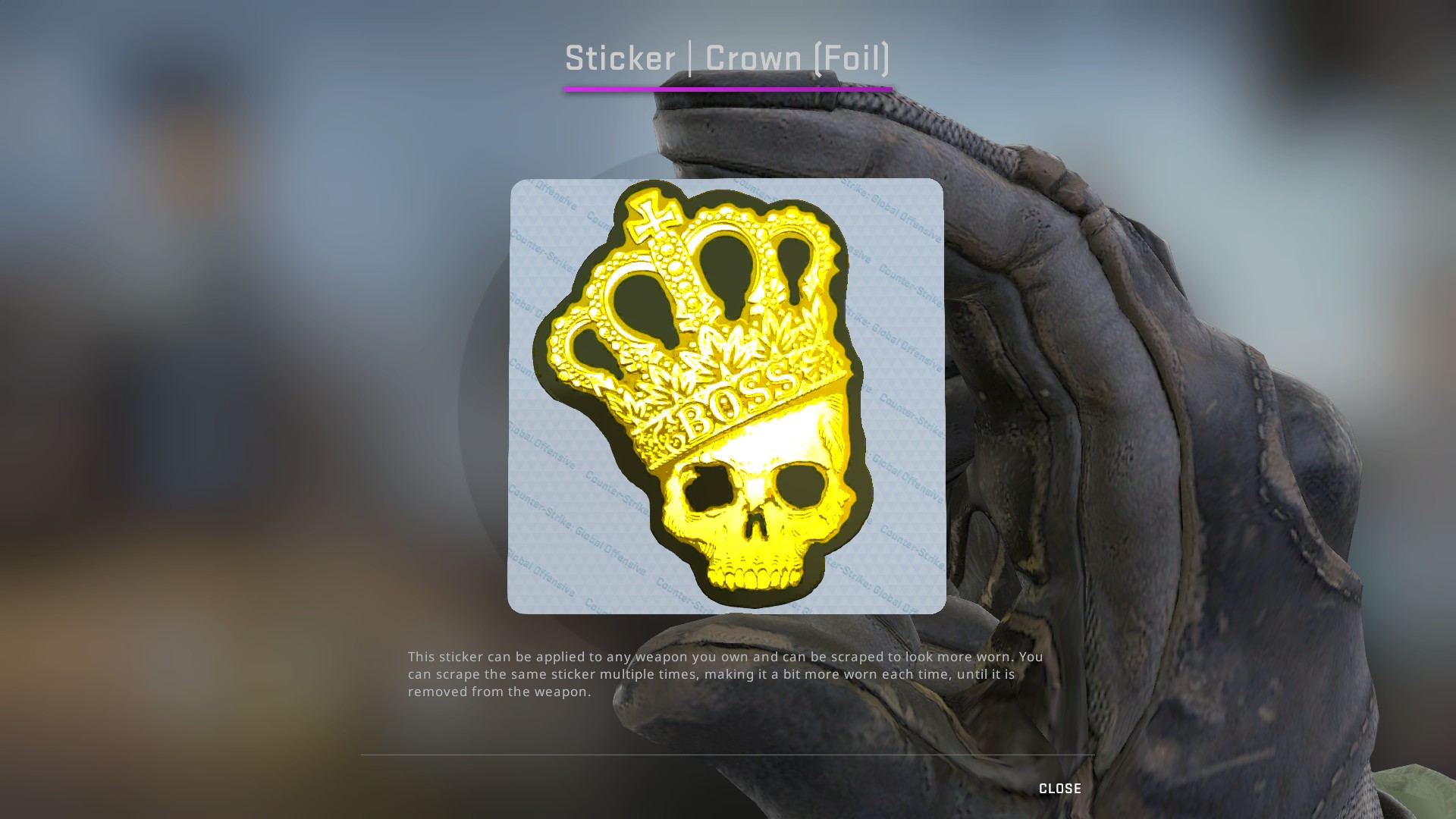Screen dimensions: 1456x819
Task: Expand the sticker details via the description area
Action: [724, 673]
